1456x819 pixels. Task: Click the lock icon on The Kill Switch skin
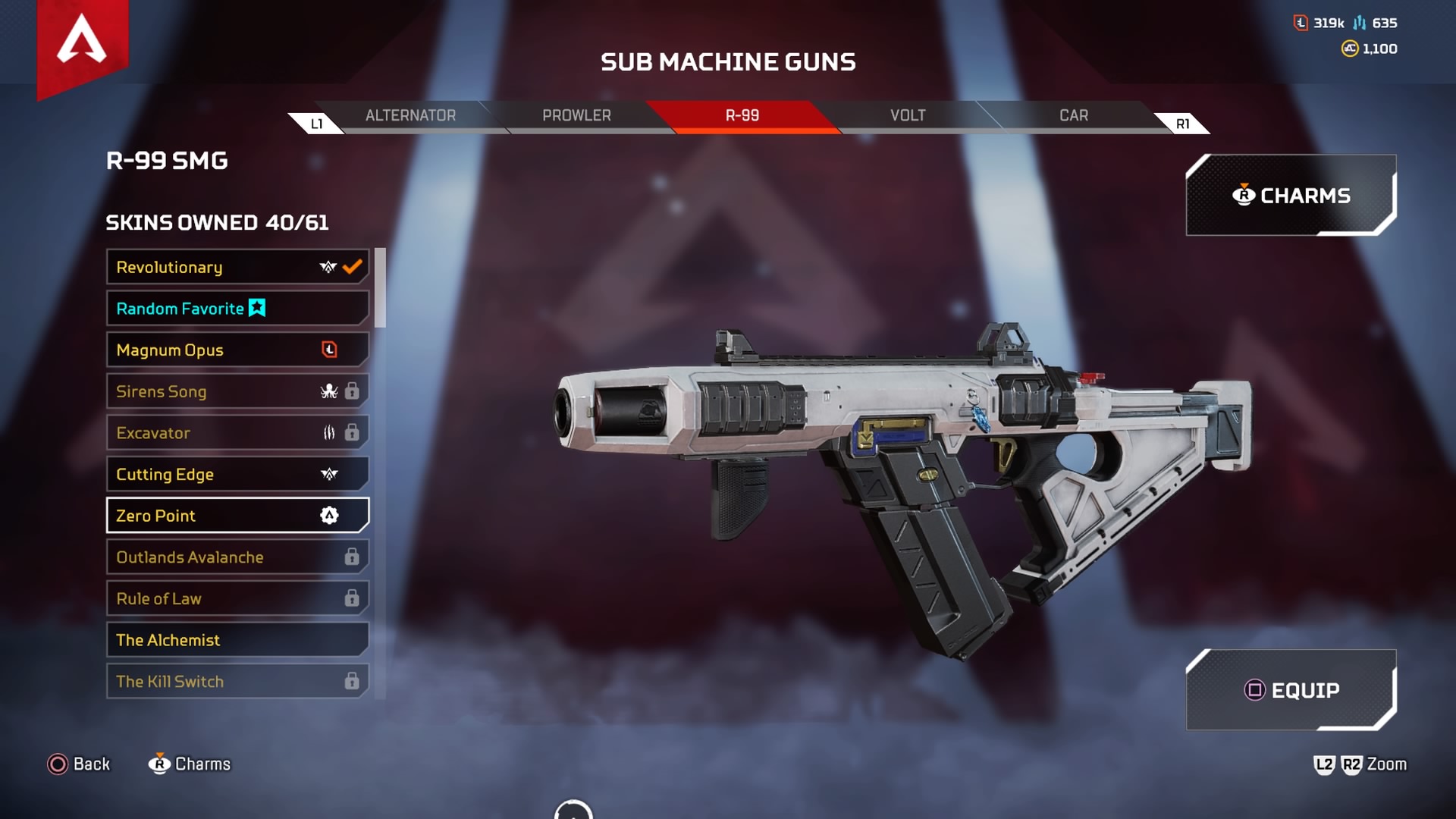pos(350,681)
